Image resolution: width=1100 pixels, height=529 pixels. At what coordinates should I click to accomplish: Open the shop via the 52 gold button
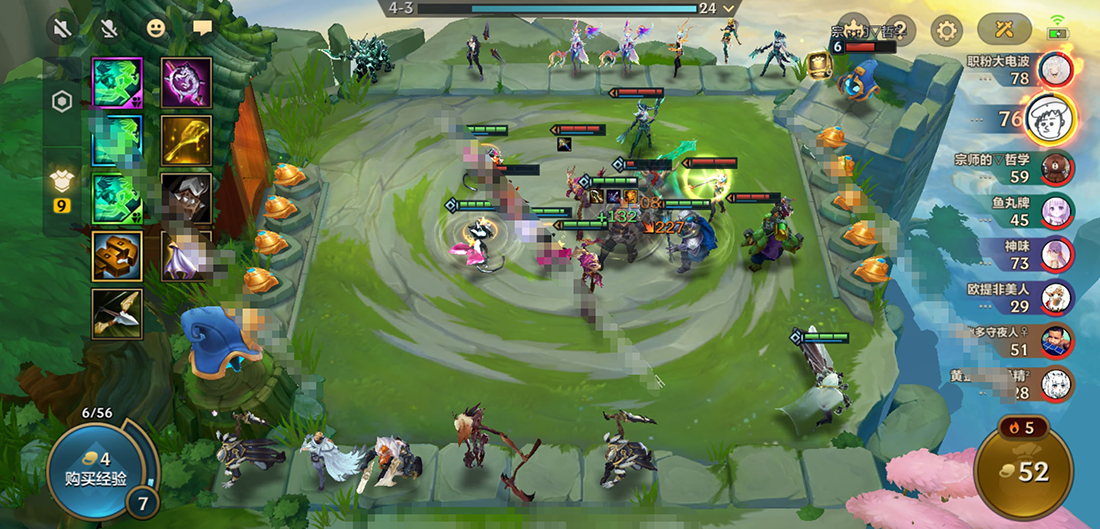pos(1021,470)
